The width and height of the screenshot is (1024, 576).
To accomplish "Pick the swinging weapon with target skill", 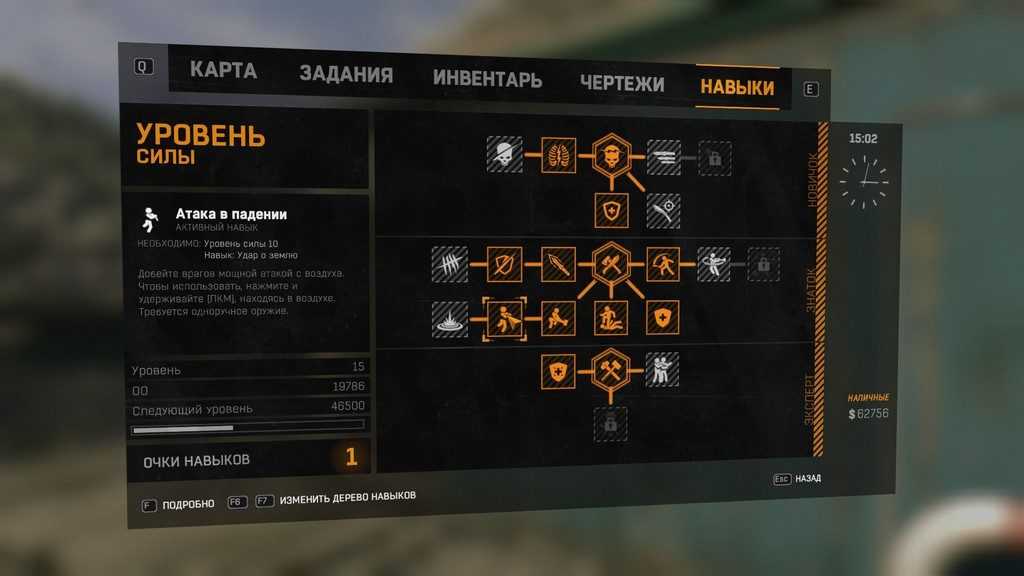I will (x=663, y=210).
